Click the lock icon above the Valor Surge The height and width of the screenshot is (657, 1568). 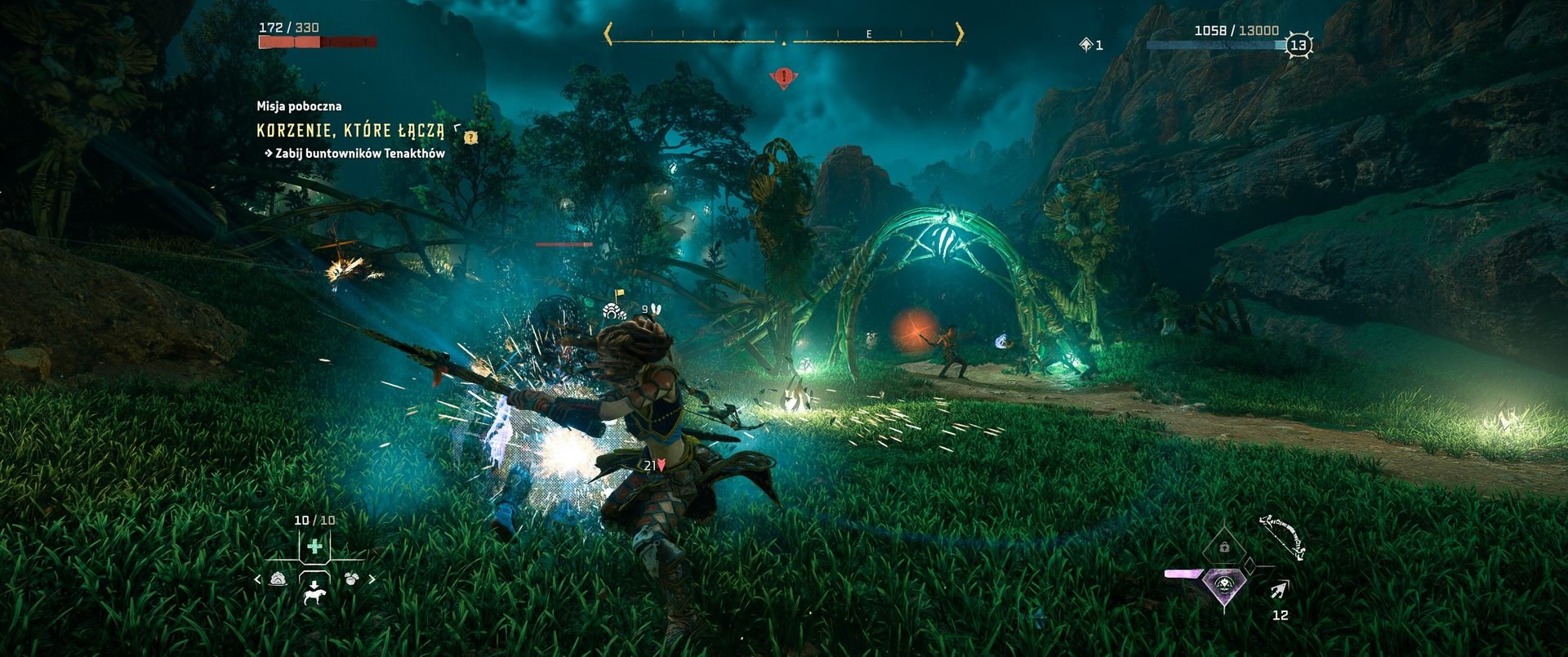(1224, 547)
